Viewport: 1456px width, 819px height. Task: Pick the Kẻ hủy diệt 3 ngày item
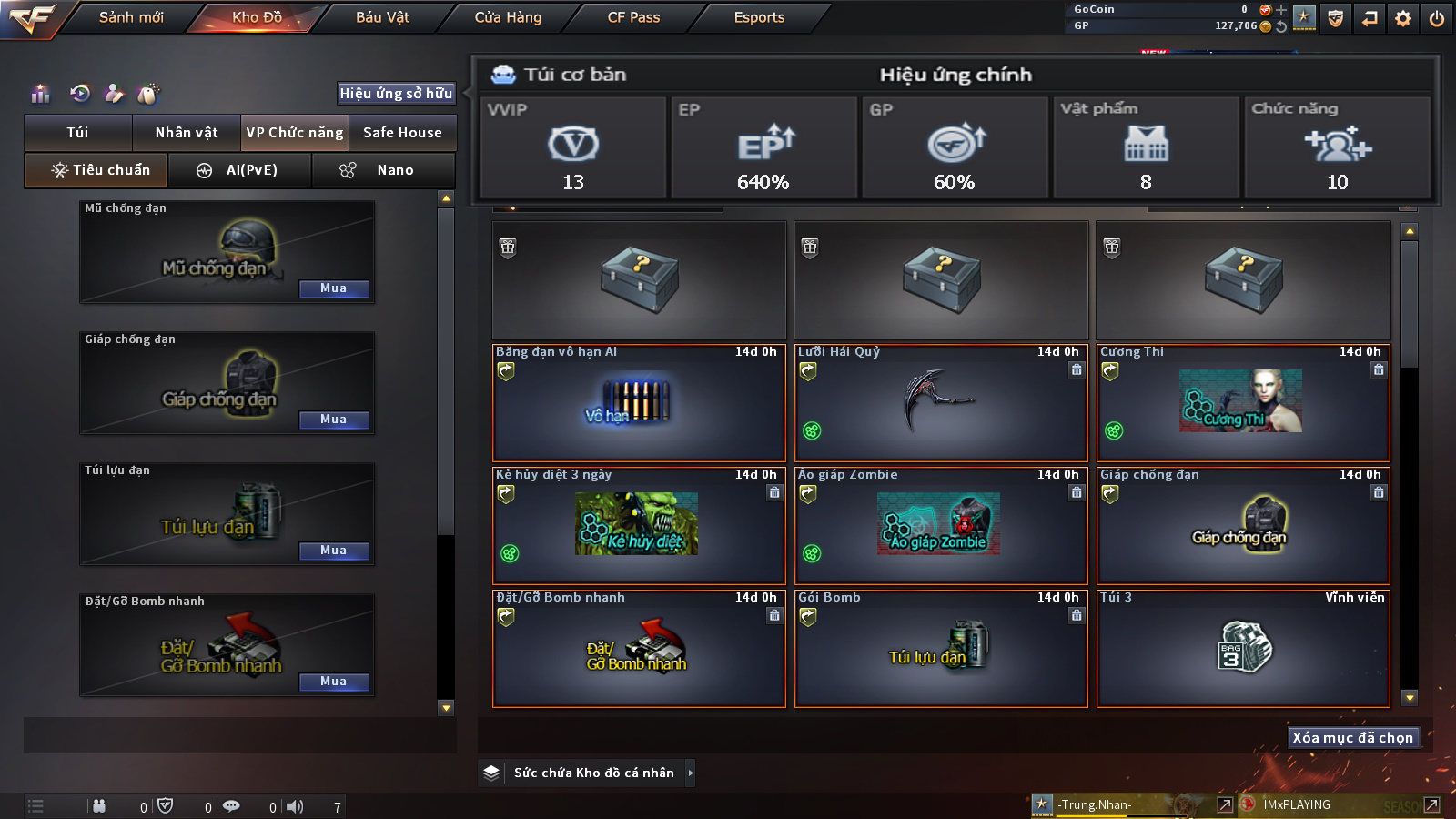tap(638, 526)
